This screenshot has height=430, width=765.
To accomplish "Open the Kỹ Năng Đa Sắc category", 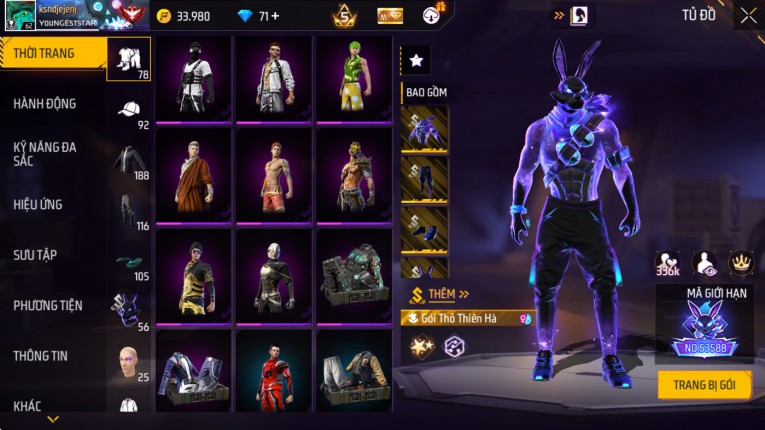I will pos(45,154).
